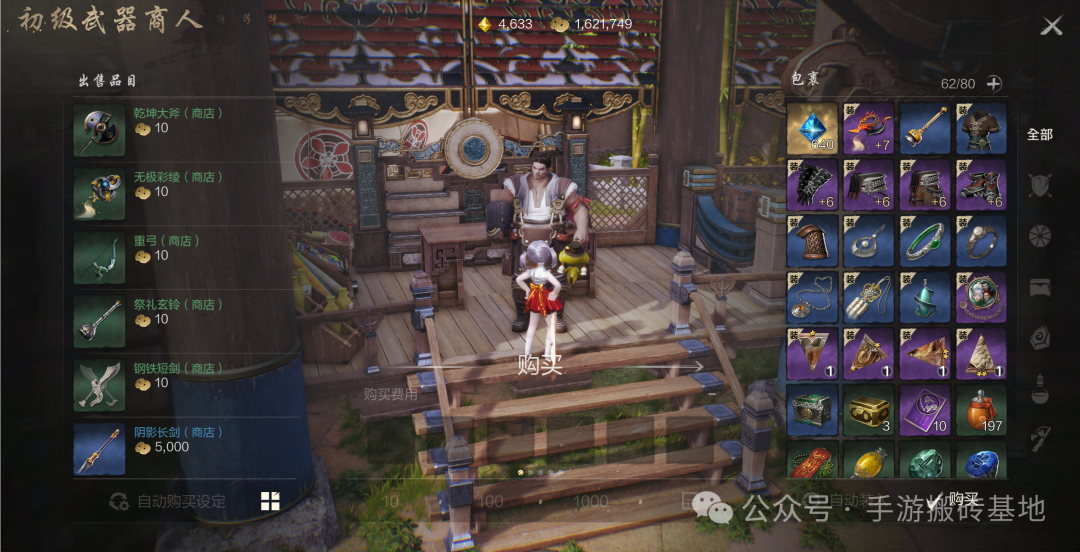This screenshot has height=552, width=1080.
Task: Select the golden staff inventory slot
Action: click(925, 128)
